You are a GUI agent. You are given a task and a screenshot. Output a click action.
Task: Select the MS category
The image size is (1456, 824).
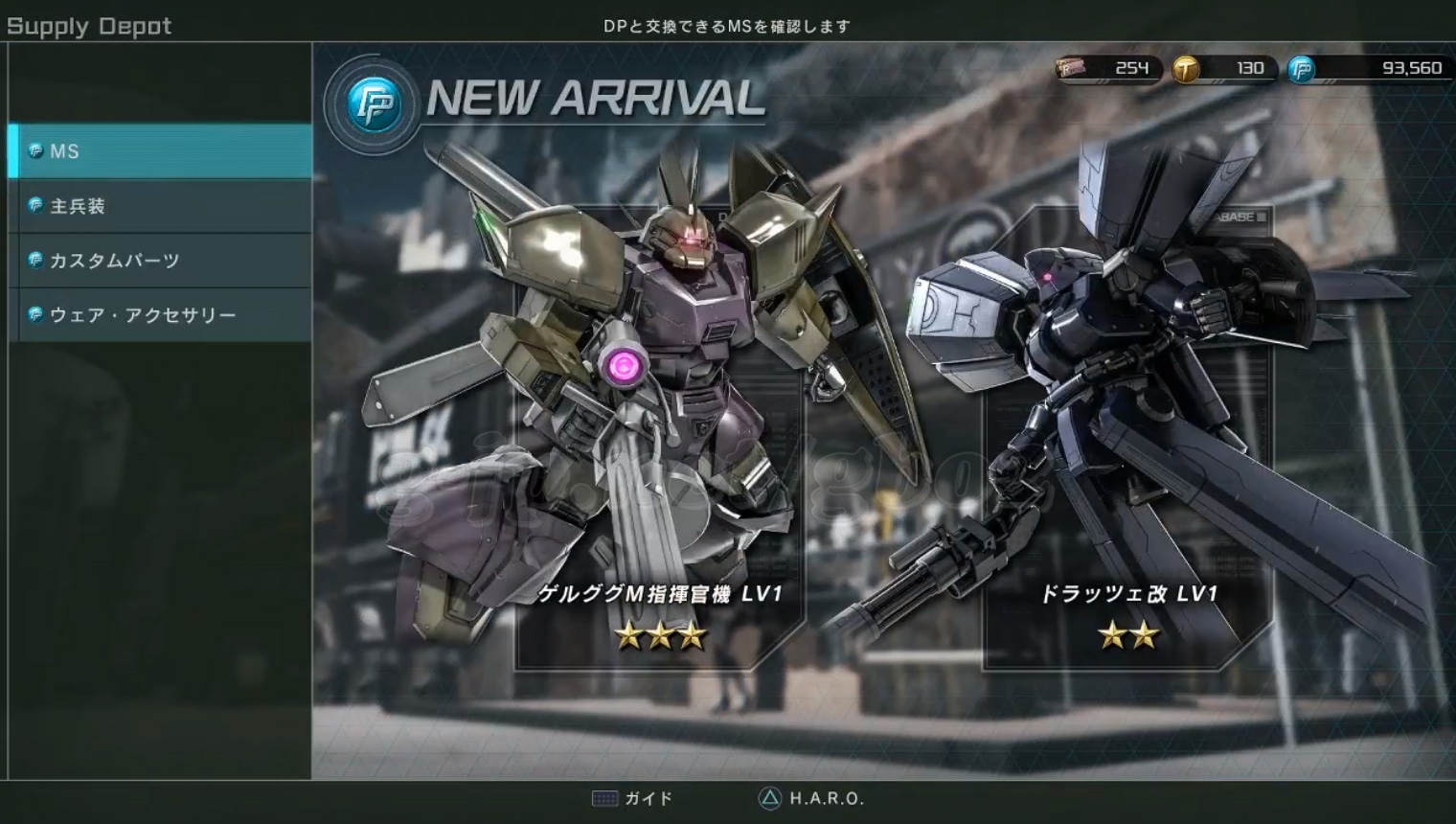click(x=160, y=151)
